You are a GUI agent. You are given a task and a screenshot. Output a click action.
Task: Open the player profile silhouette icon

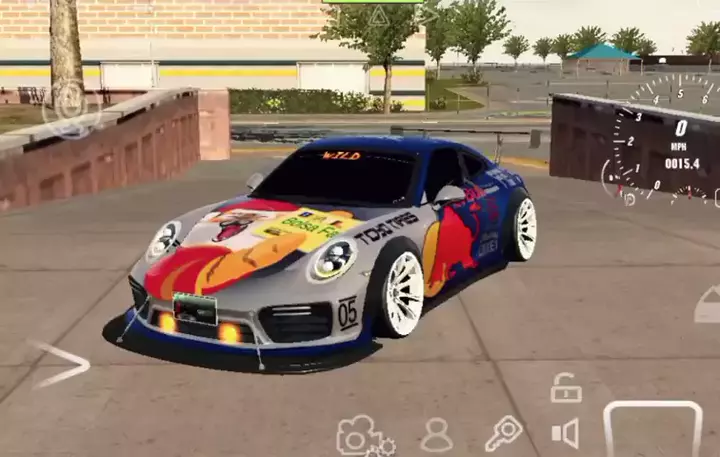tap(436, 436)
